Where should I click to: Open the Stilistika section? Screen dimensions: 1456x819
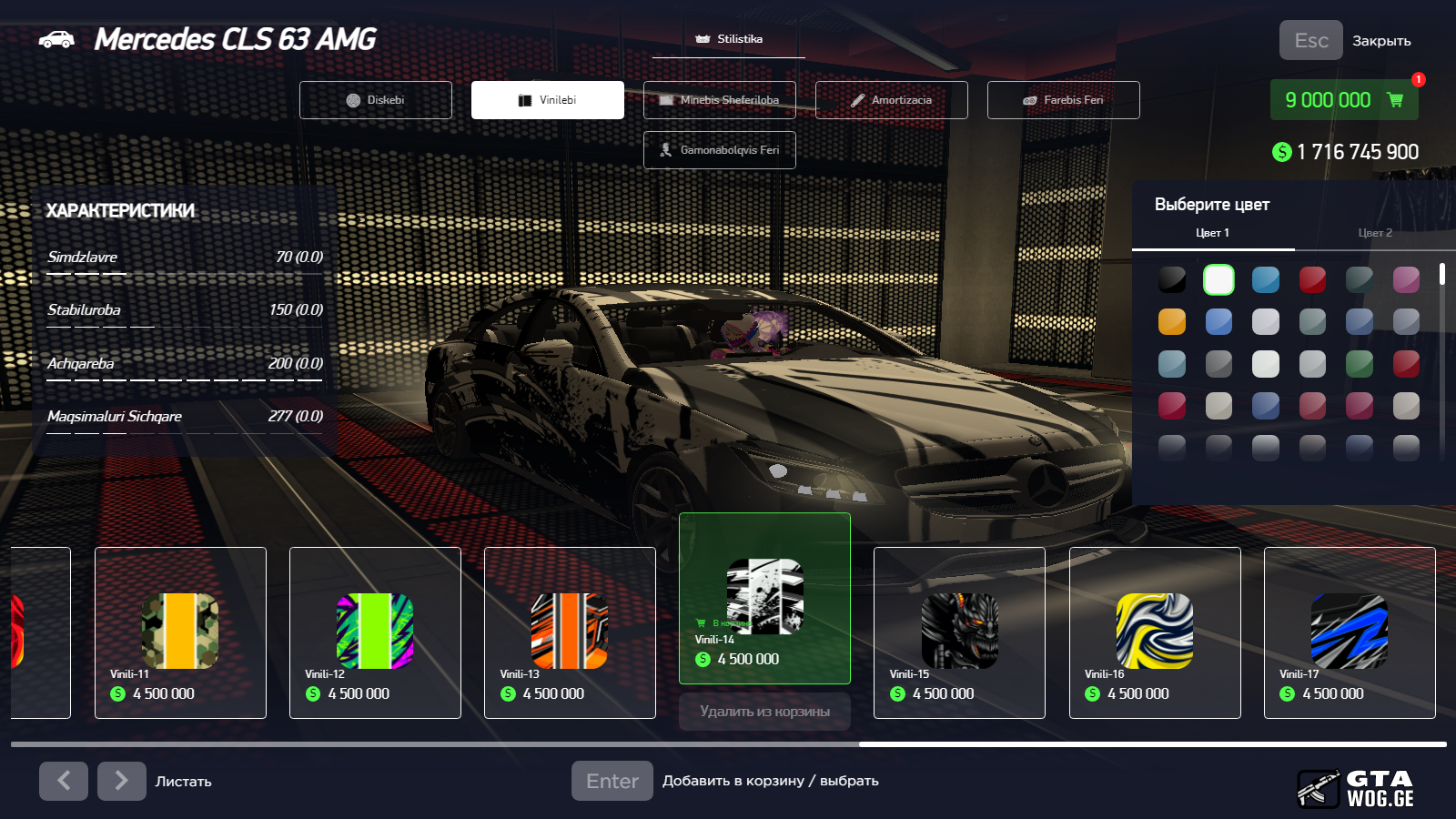point(729,40)
